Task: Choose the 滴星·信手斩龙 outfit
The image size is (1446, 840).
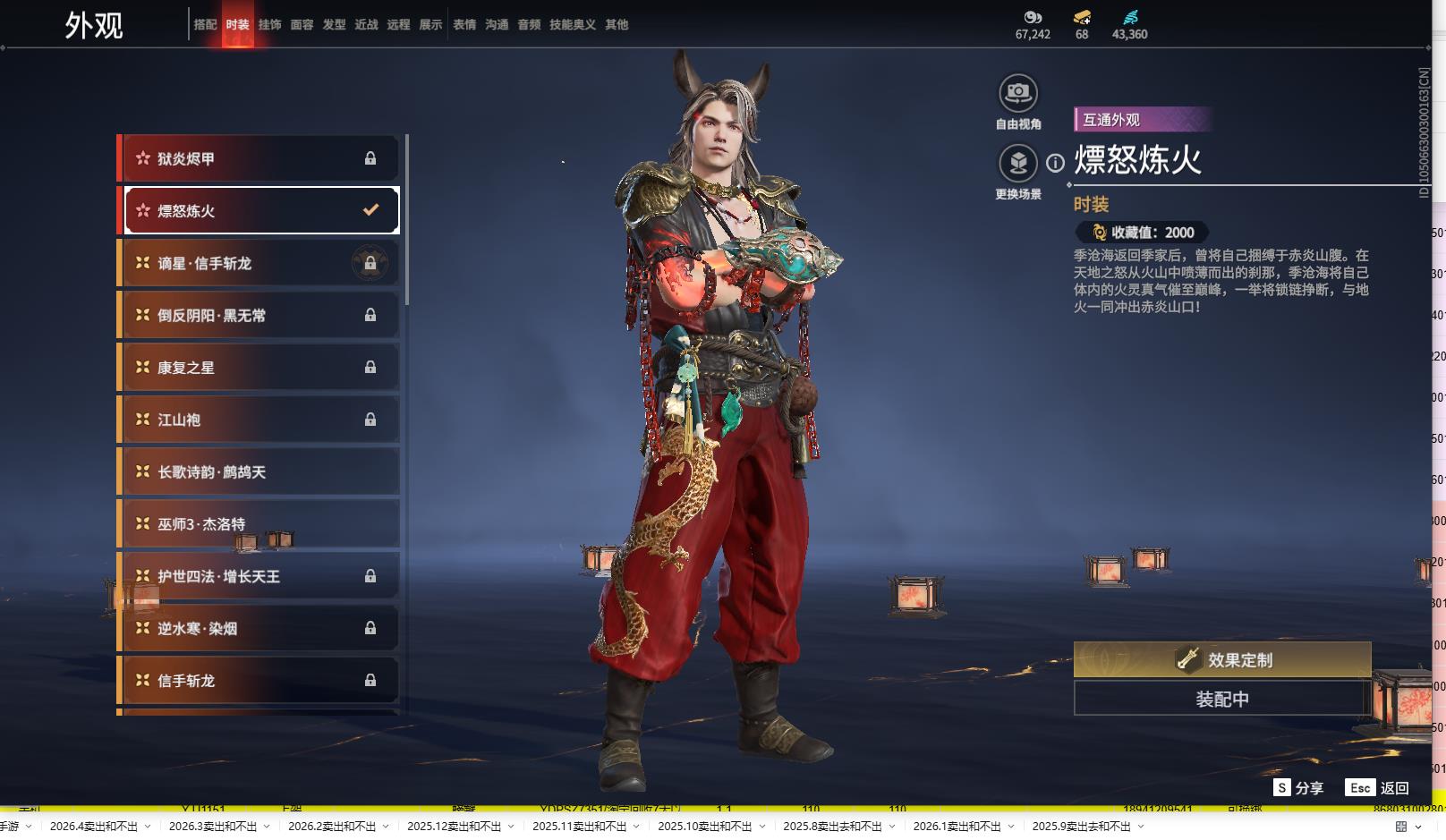Action: (259, 263)
